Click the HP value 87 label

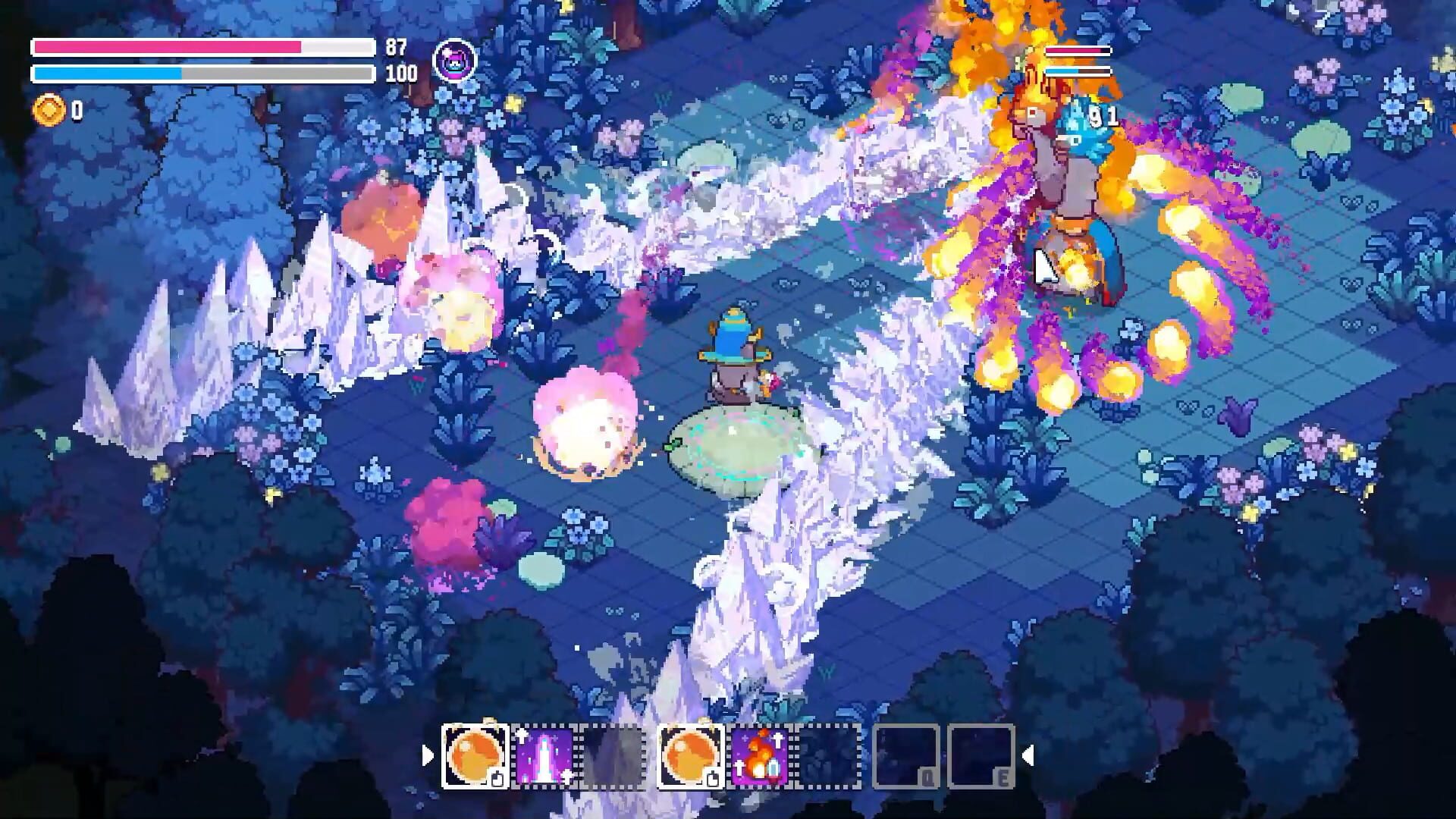coord(395,47)
